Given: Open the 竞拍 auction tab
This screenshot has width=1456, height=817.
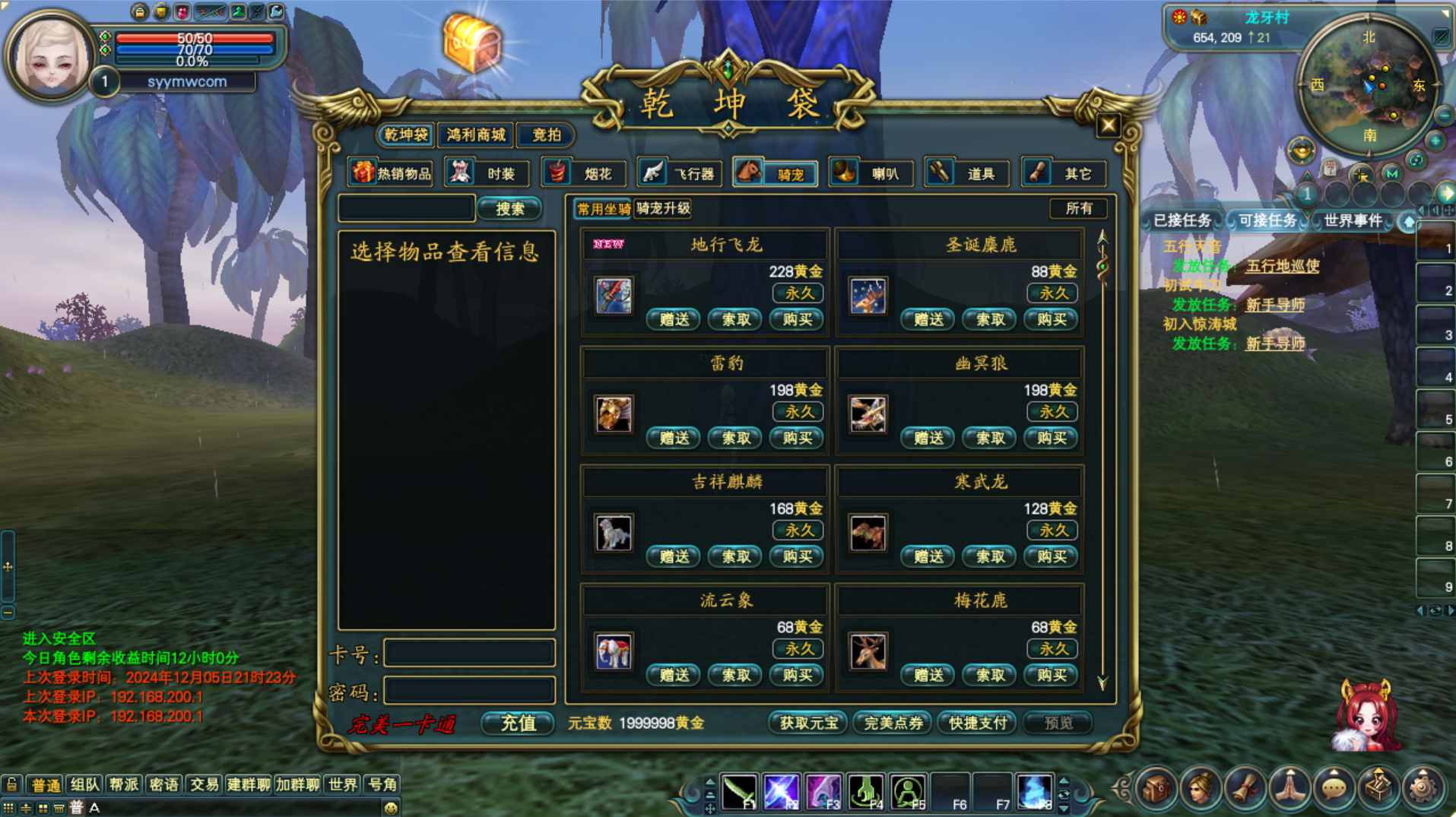Looking at the screenshot, I should 546,135.
